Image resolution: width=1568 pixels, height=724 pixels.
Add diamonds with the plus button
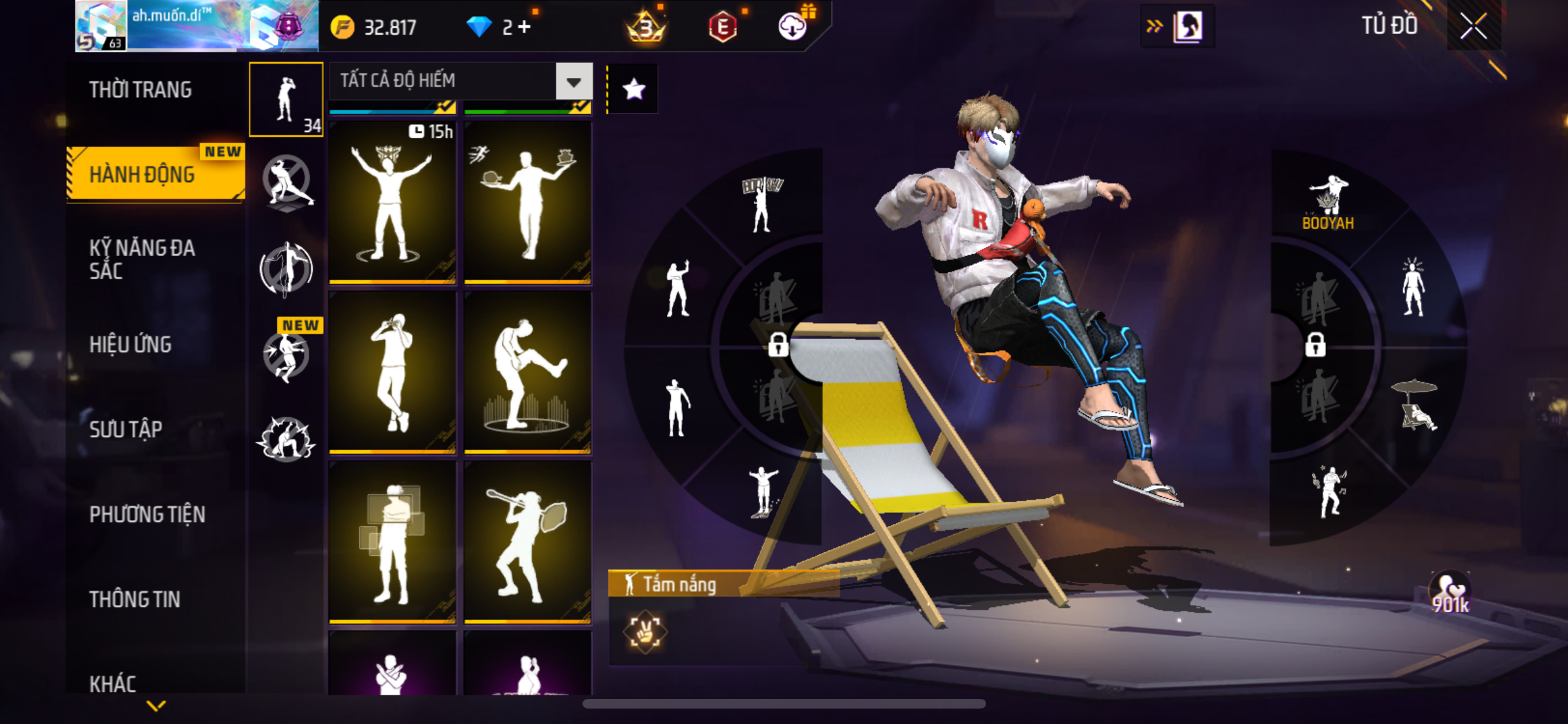click(x=525, y=27)
